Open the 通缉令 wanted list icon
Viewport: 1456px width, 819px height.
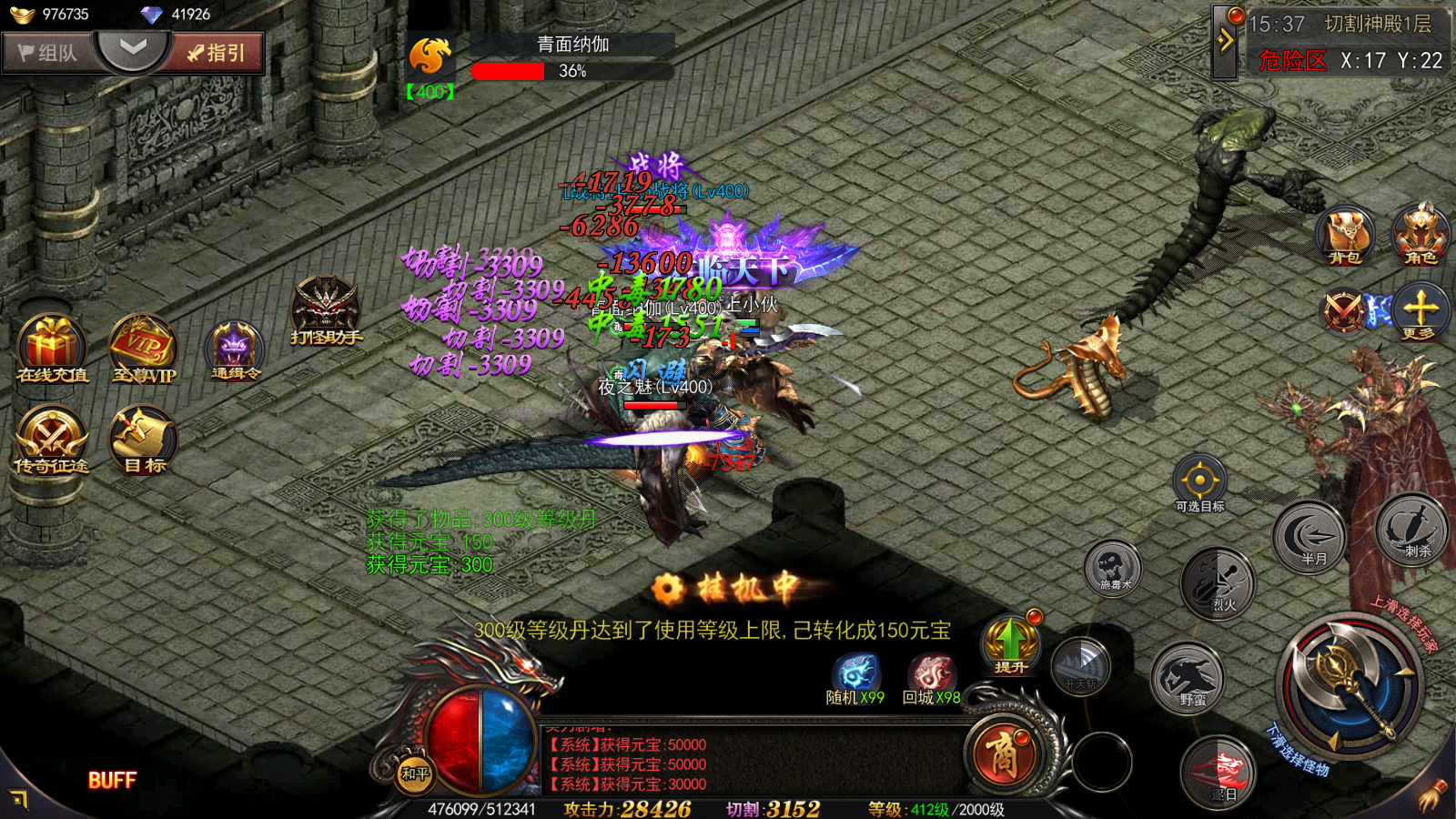pos(235,349)
